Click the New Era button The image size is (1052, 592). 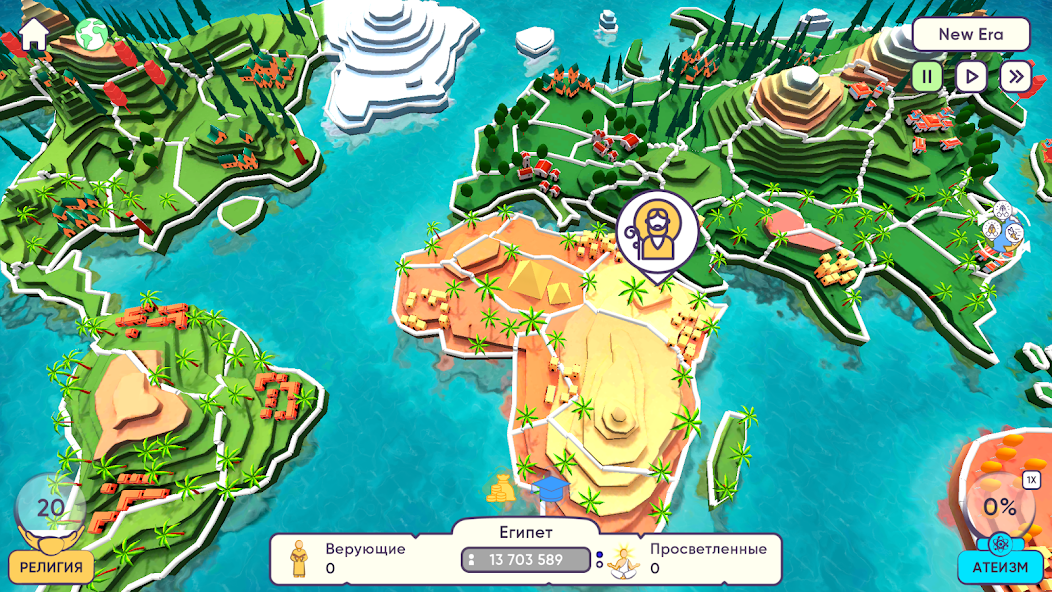click(x=970, y=34)
